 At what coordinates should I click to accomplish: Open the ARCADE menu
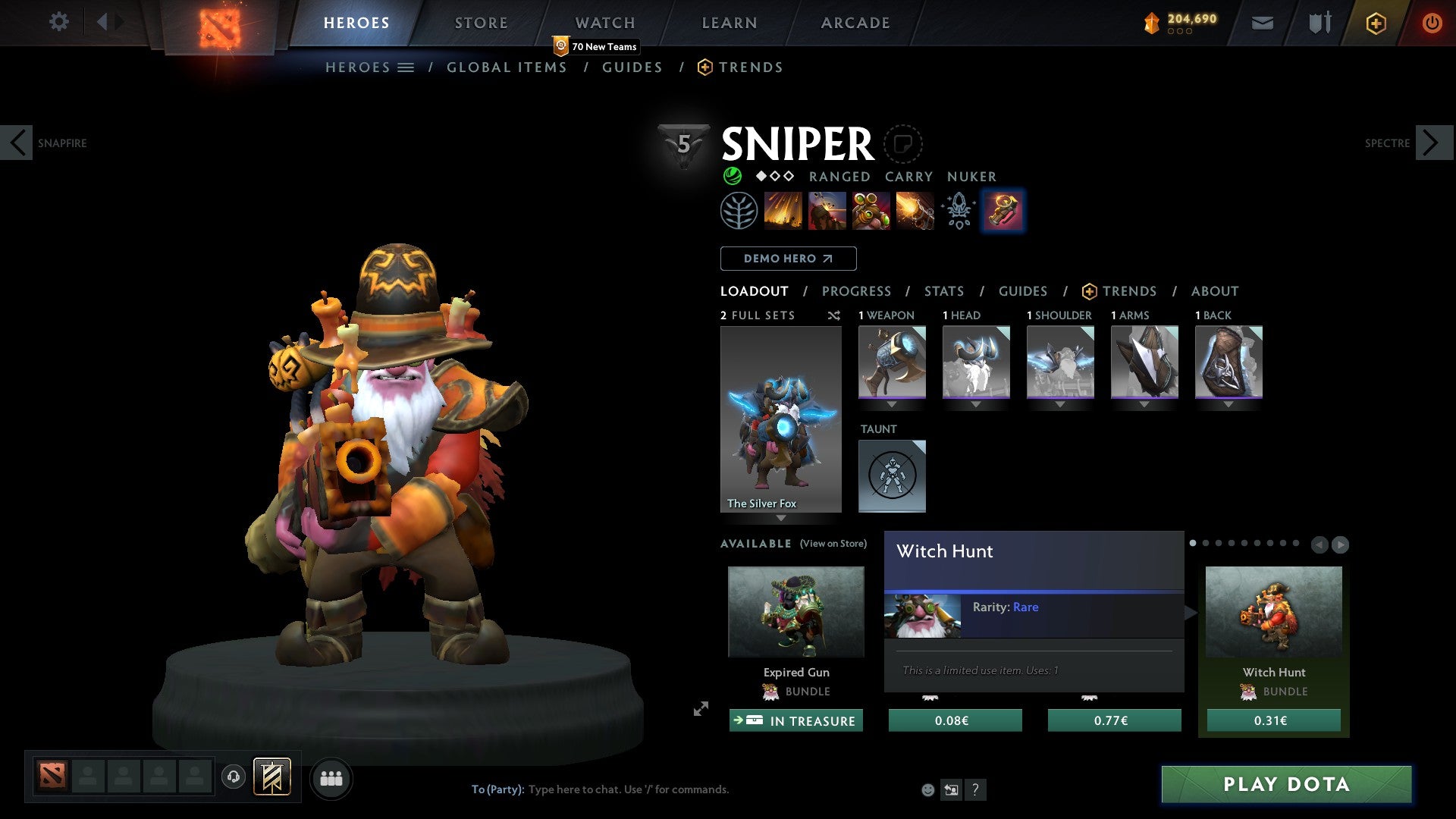855,22
